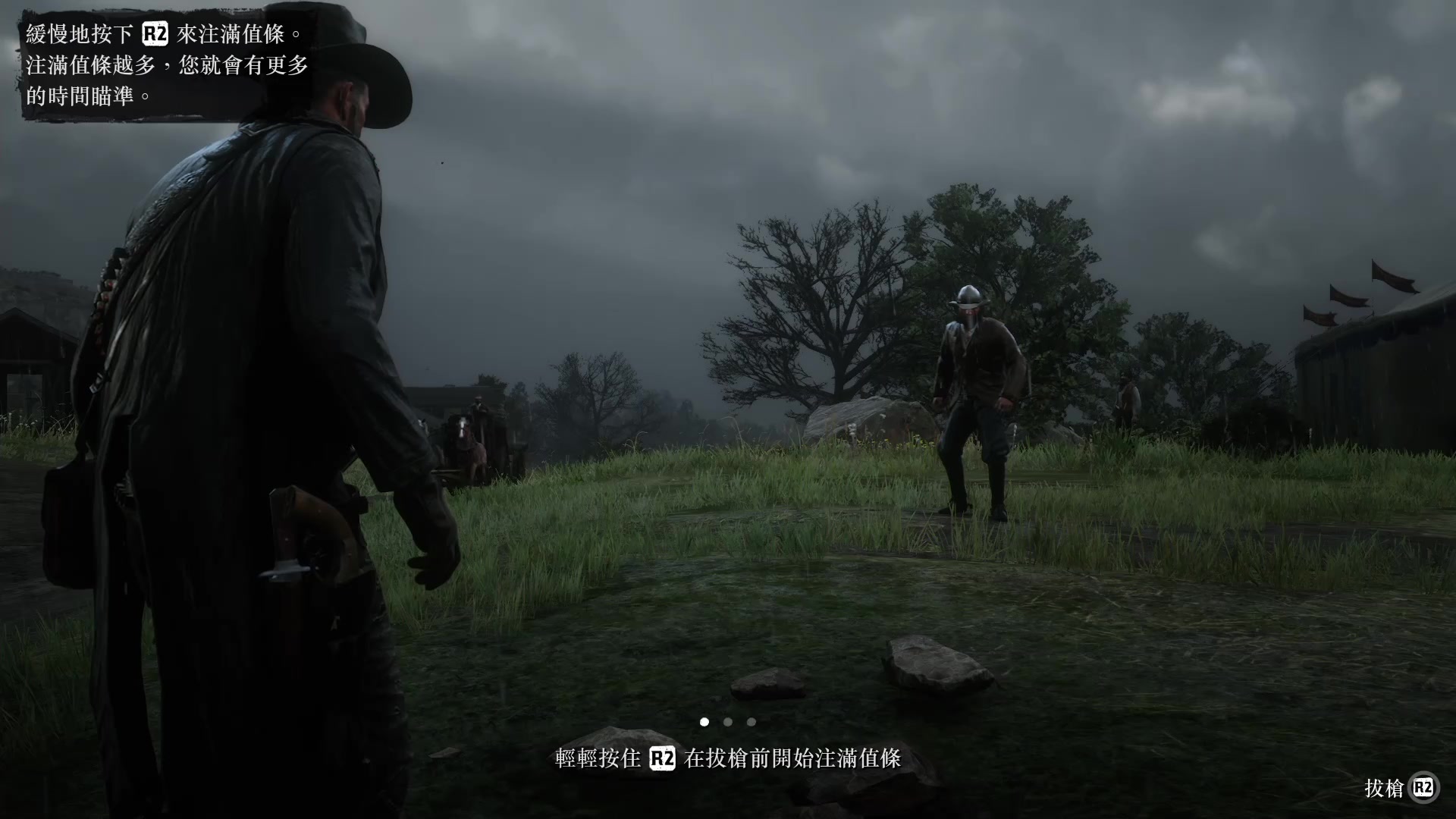Select the third page indicator dot
Image resolution: width=1456 pixels, height=819 pixels.
[x=751, y=723]
